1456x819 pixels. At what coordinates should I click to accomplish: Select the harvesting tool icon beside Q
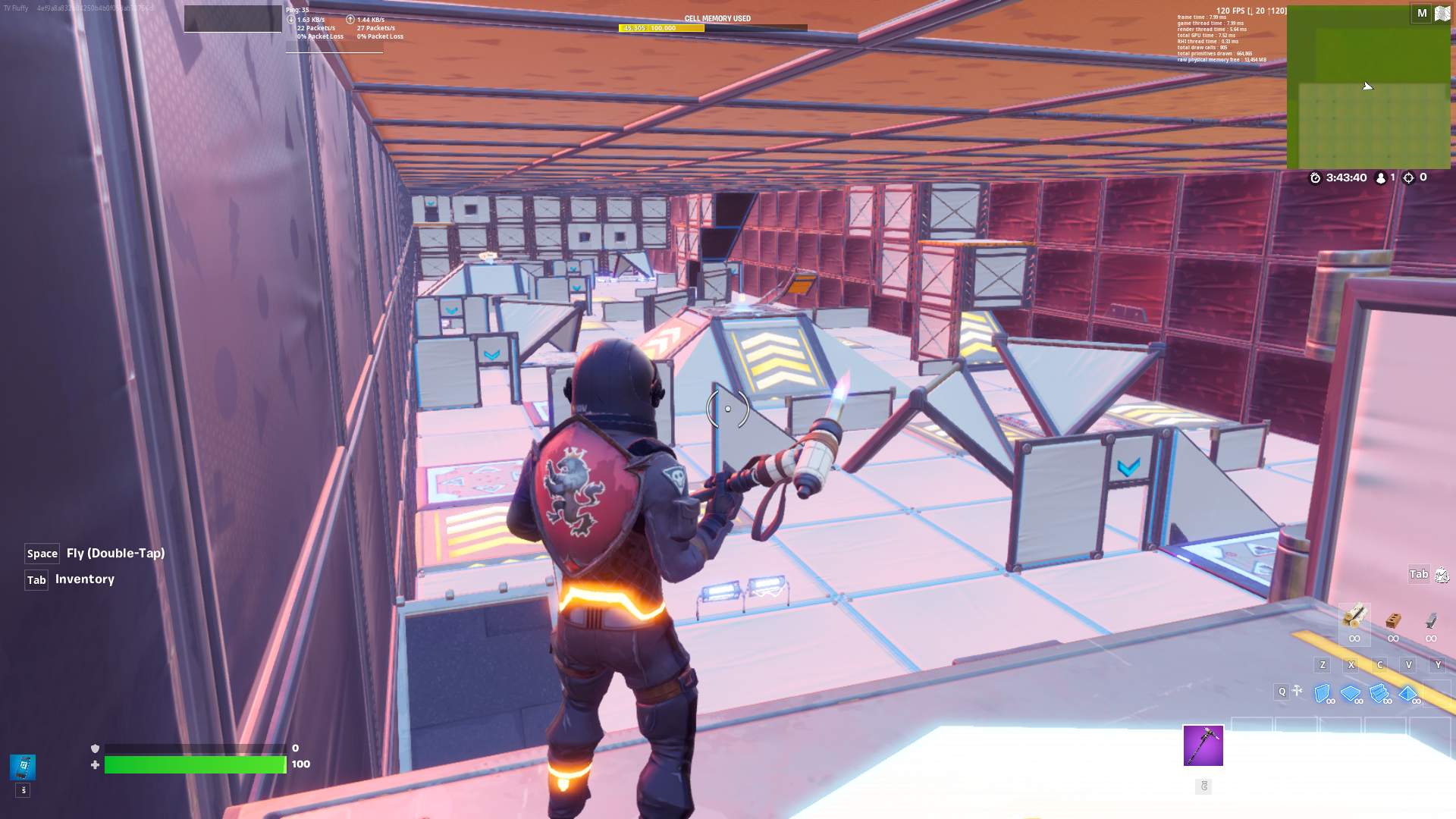1297,691
